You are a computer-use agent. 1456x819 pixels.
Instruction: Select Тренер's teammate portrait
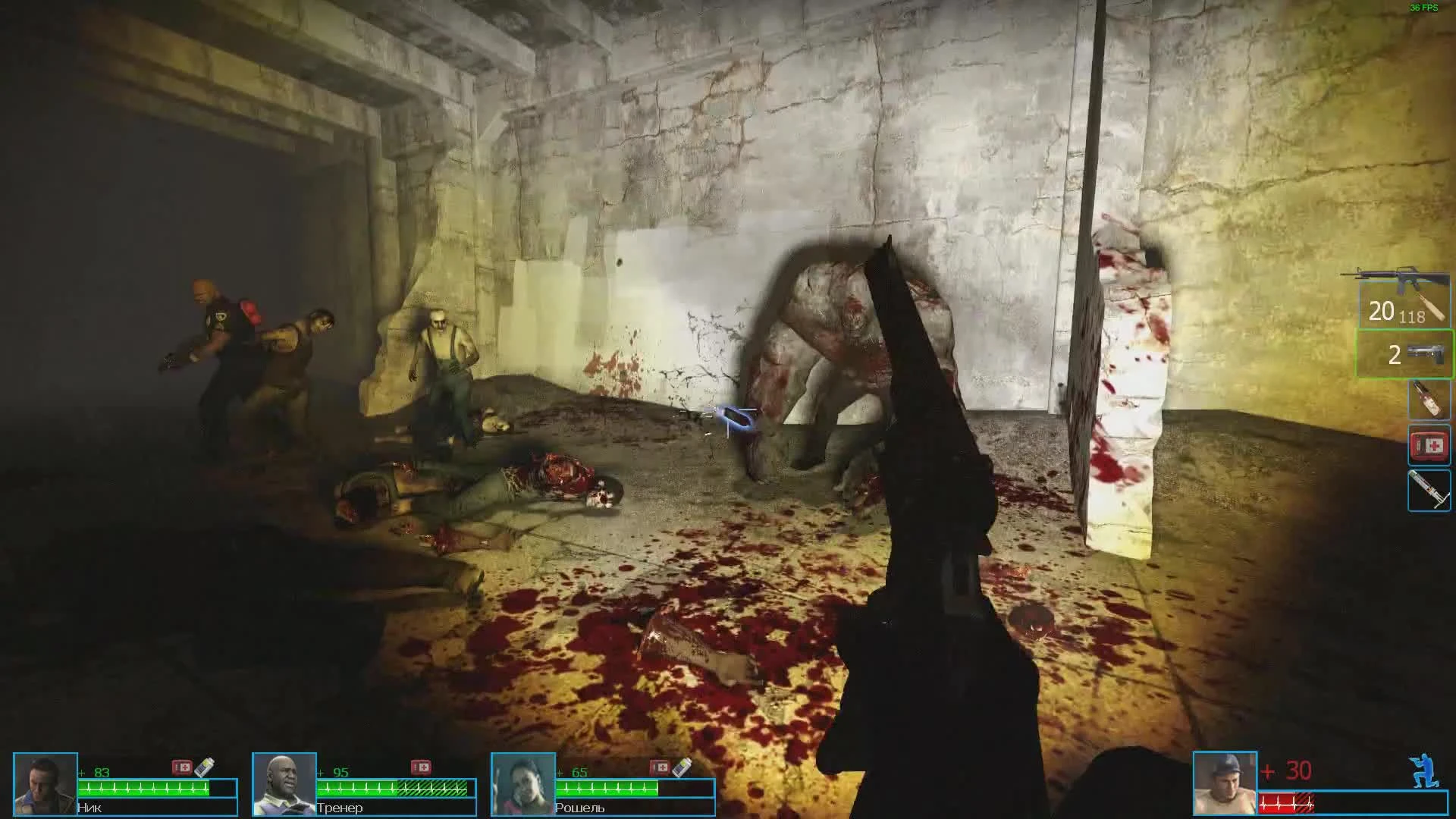click(x=285, y=783)
